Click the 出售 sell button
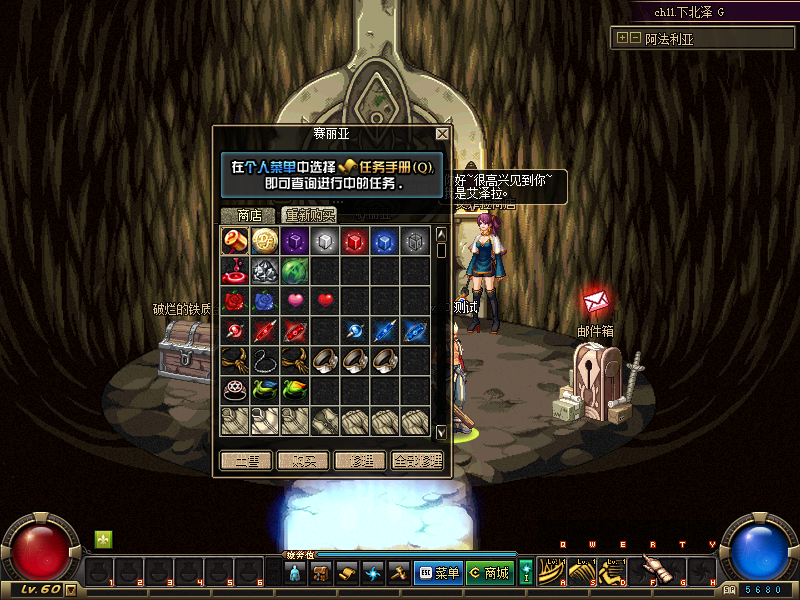This screenshot has width=800, height=600. point(246,461)
